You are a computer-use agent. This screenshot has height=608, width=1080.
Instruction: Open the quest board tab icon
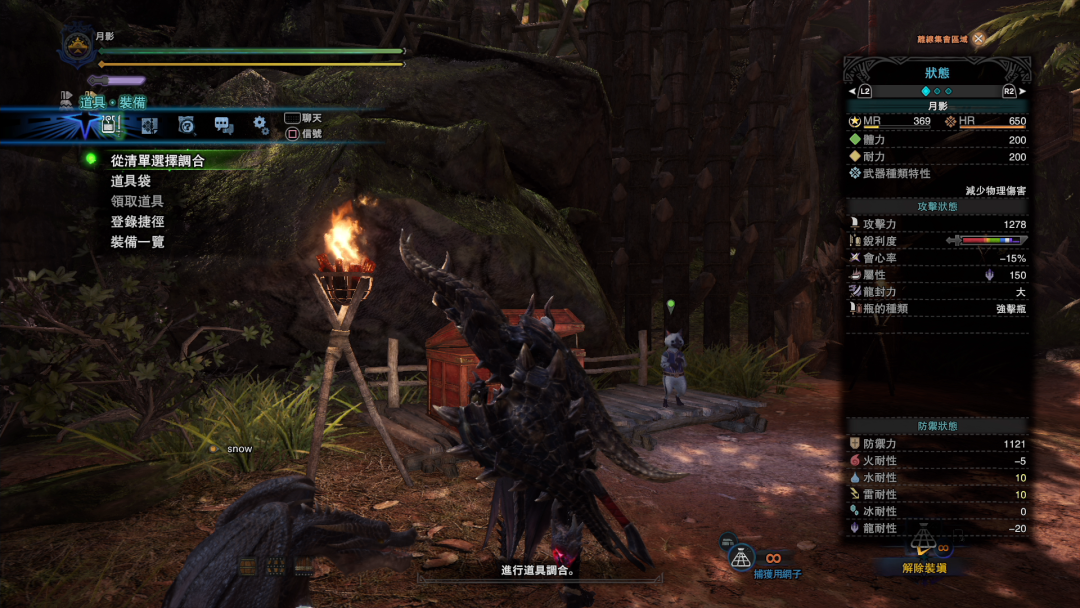pos(149,126)
